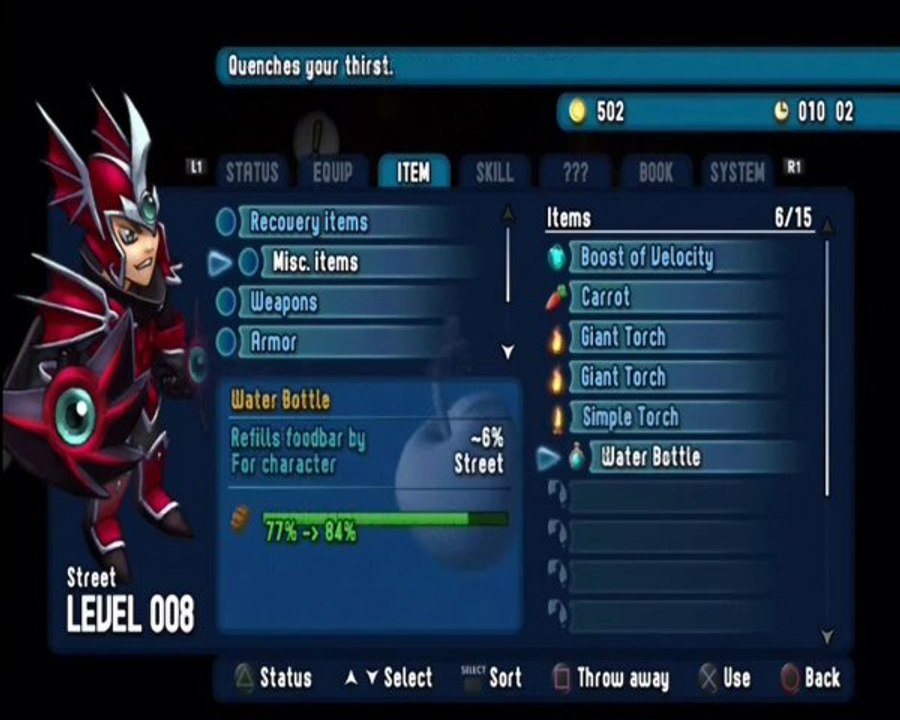Select the ITEM tab
The height and width of the screenshot is (720, 900).
(x=414, y=172)
